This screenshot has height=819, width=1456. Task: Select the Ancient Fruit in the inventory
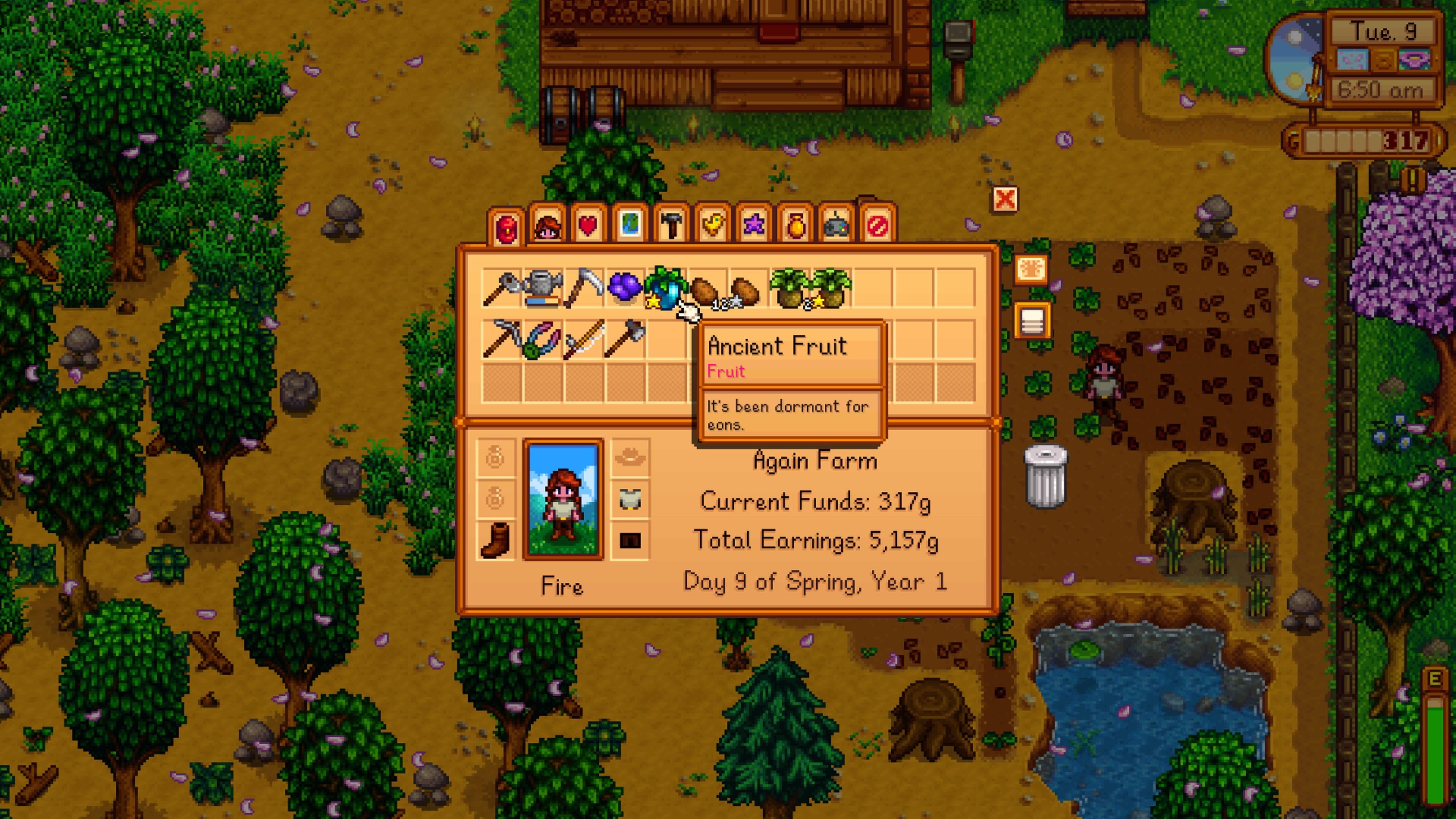(665, 288)
